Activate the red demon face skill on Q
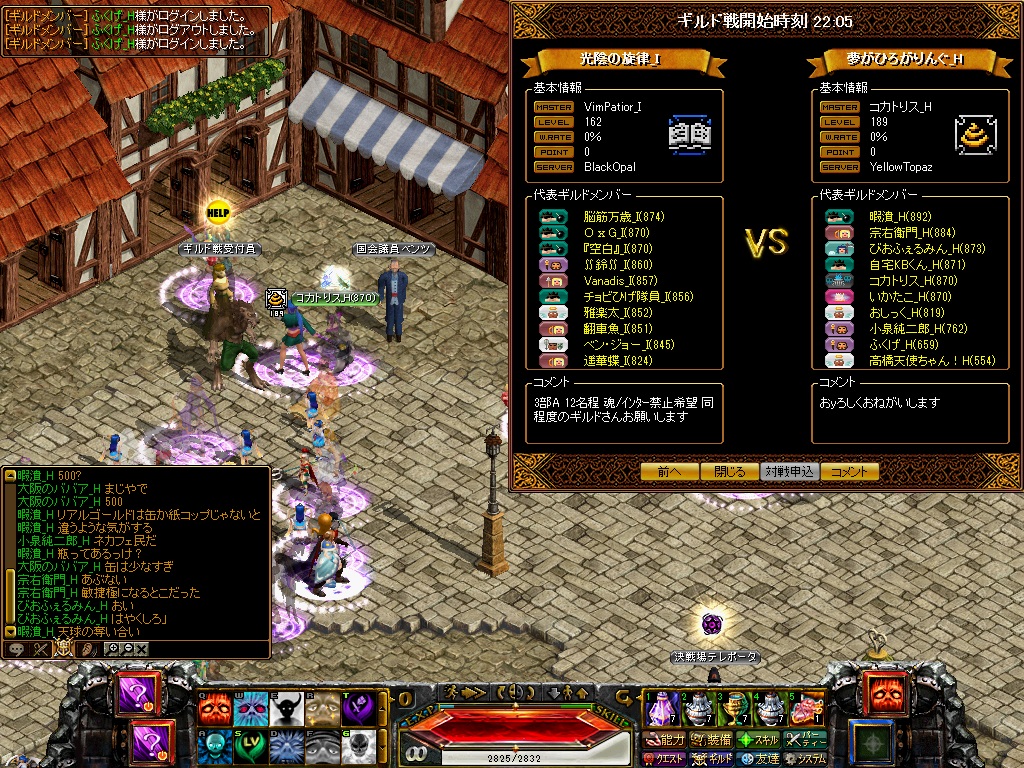The height and width of the screenshot is (768, 1024). pyautogui.click(x=215, y=708)
